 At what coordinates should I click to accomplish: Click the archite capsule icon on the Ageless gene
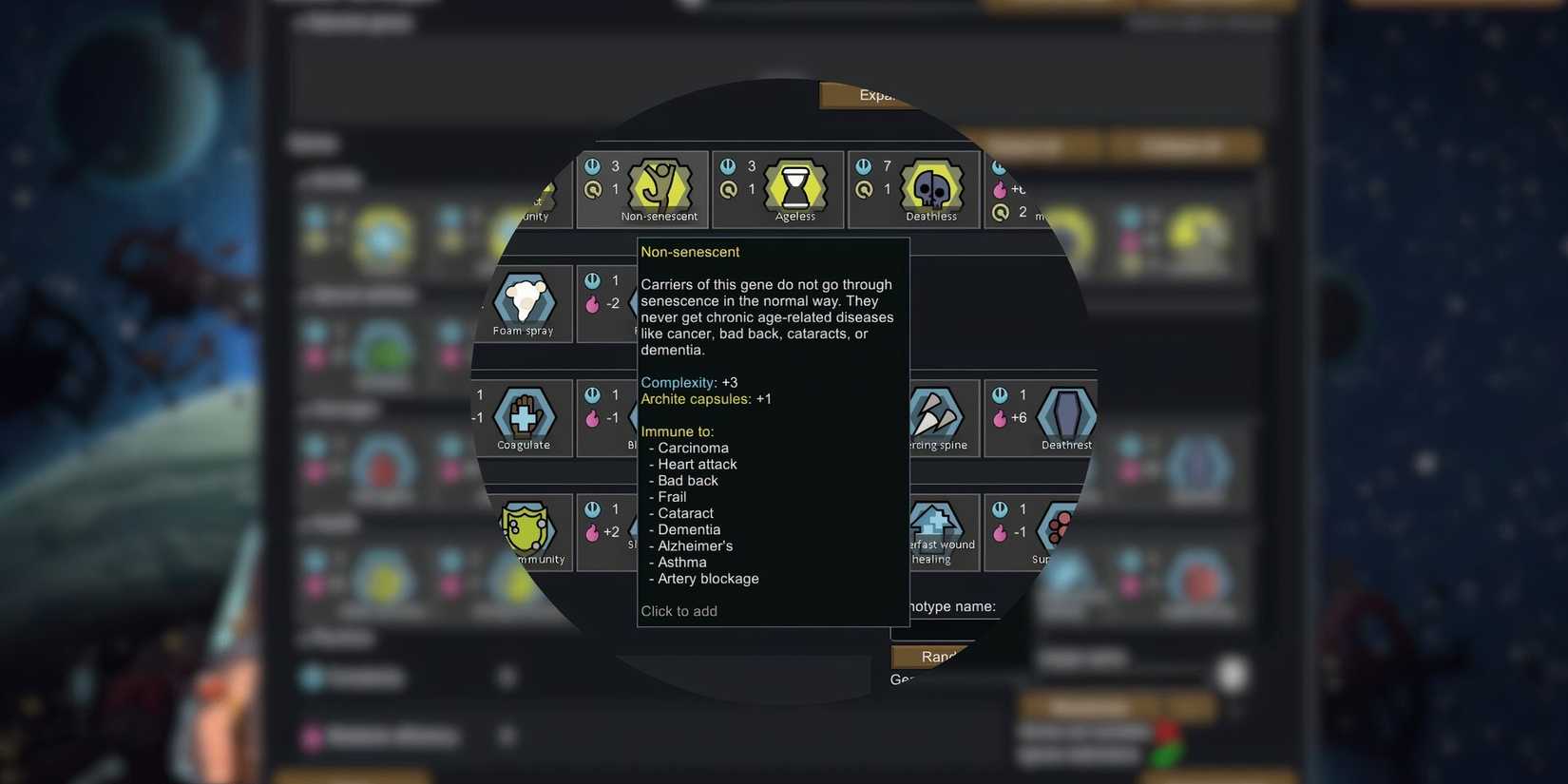coord(728,189)
